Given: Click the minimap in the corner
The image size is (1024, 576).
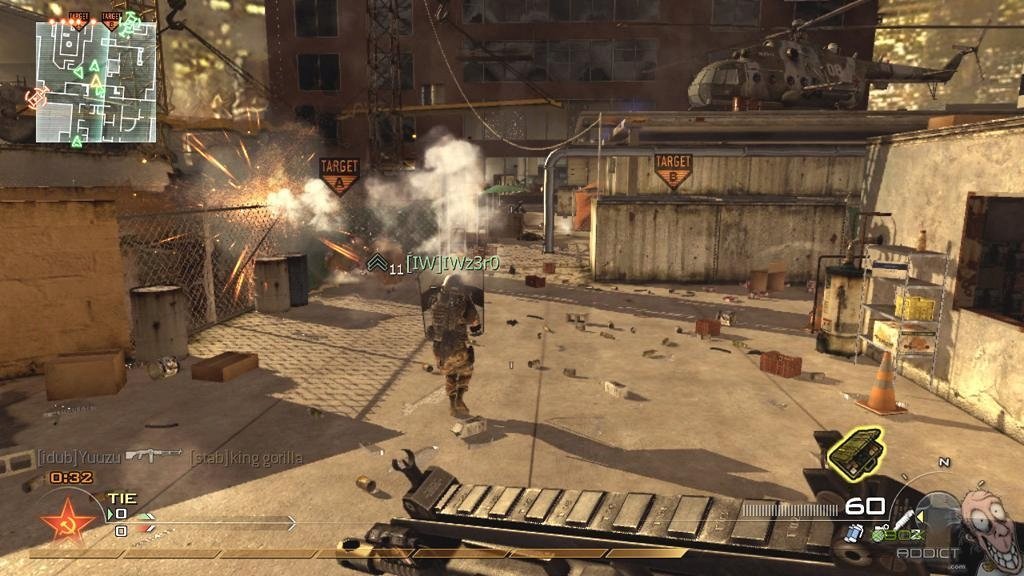Looking at the screenshot, I should point(96,80).
